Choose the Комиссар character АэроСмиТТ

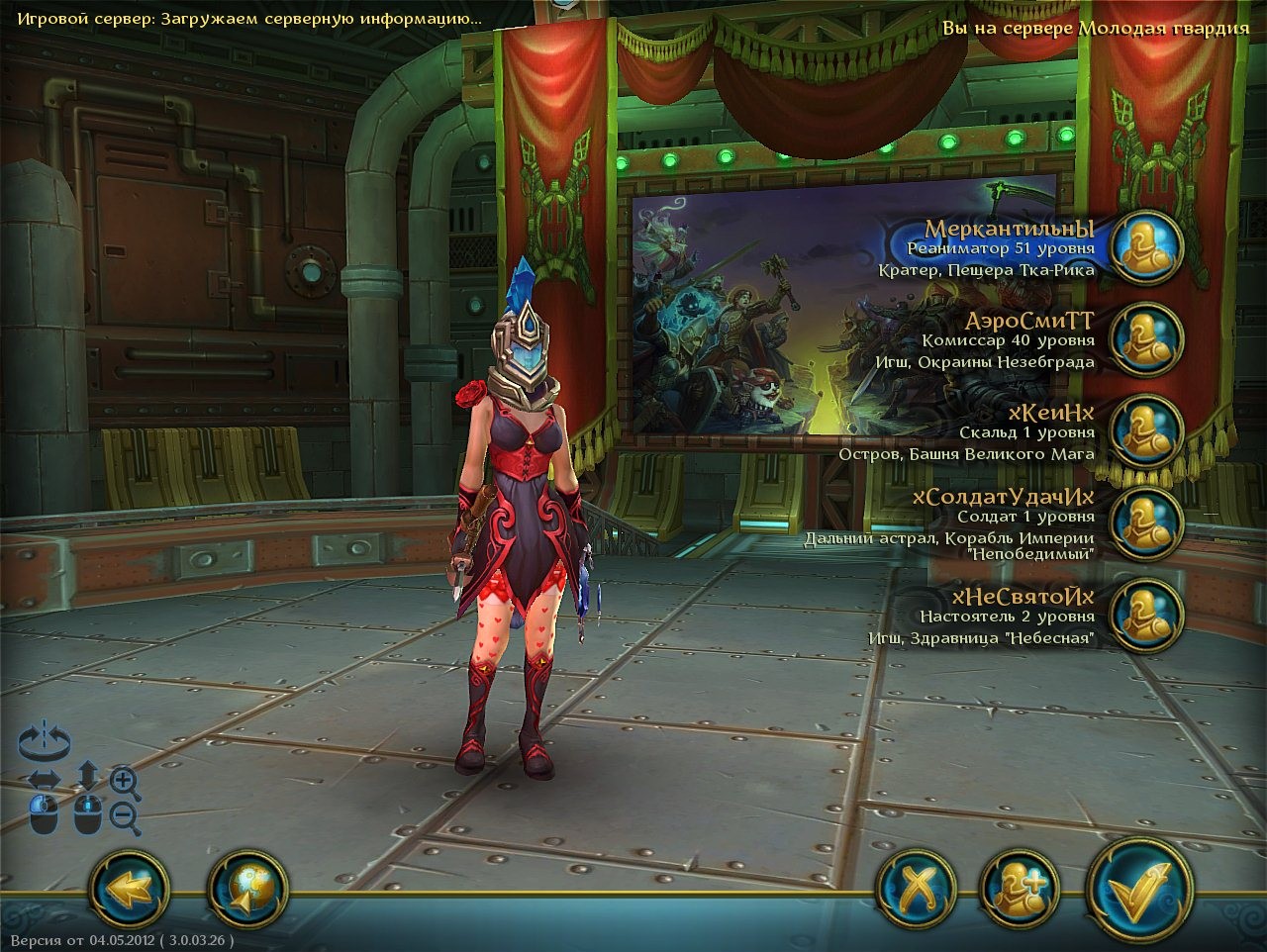tap(1146, 338)
